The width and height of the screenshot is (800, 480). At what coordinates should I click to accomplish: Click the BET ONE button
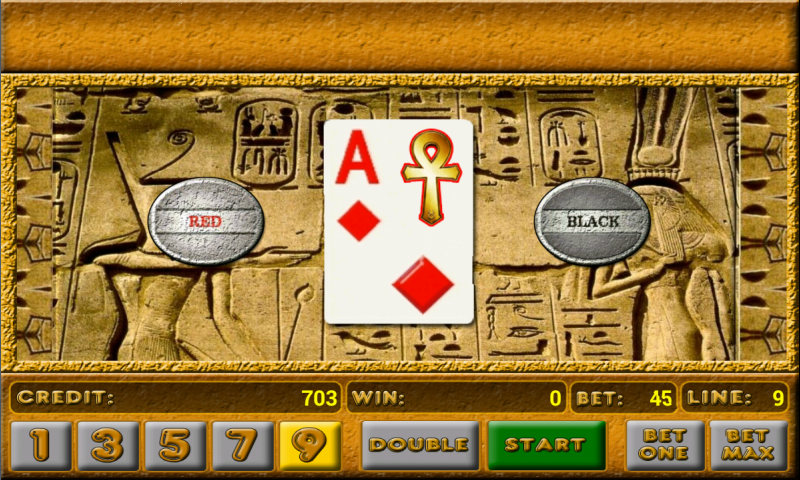click(665, 446)
